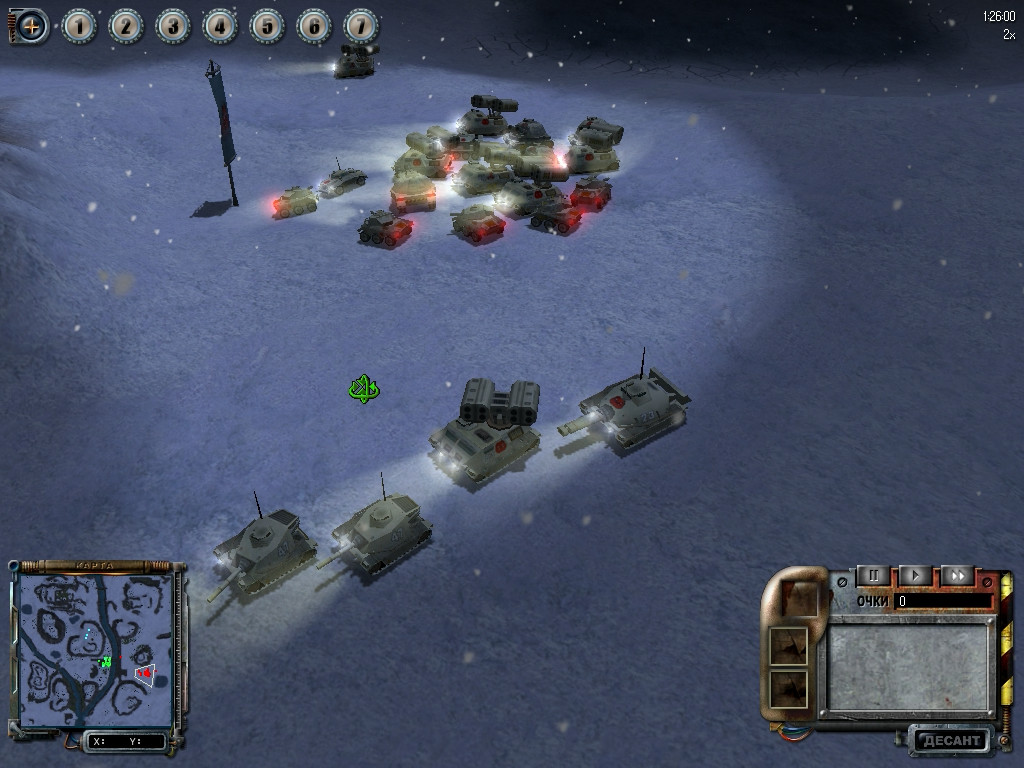Select squad number 7

(361, 26)
